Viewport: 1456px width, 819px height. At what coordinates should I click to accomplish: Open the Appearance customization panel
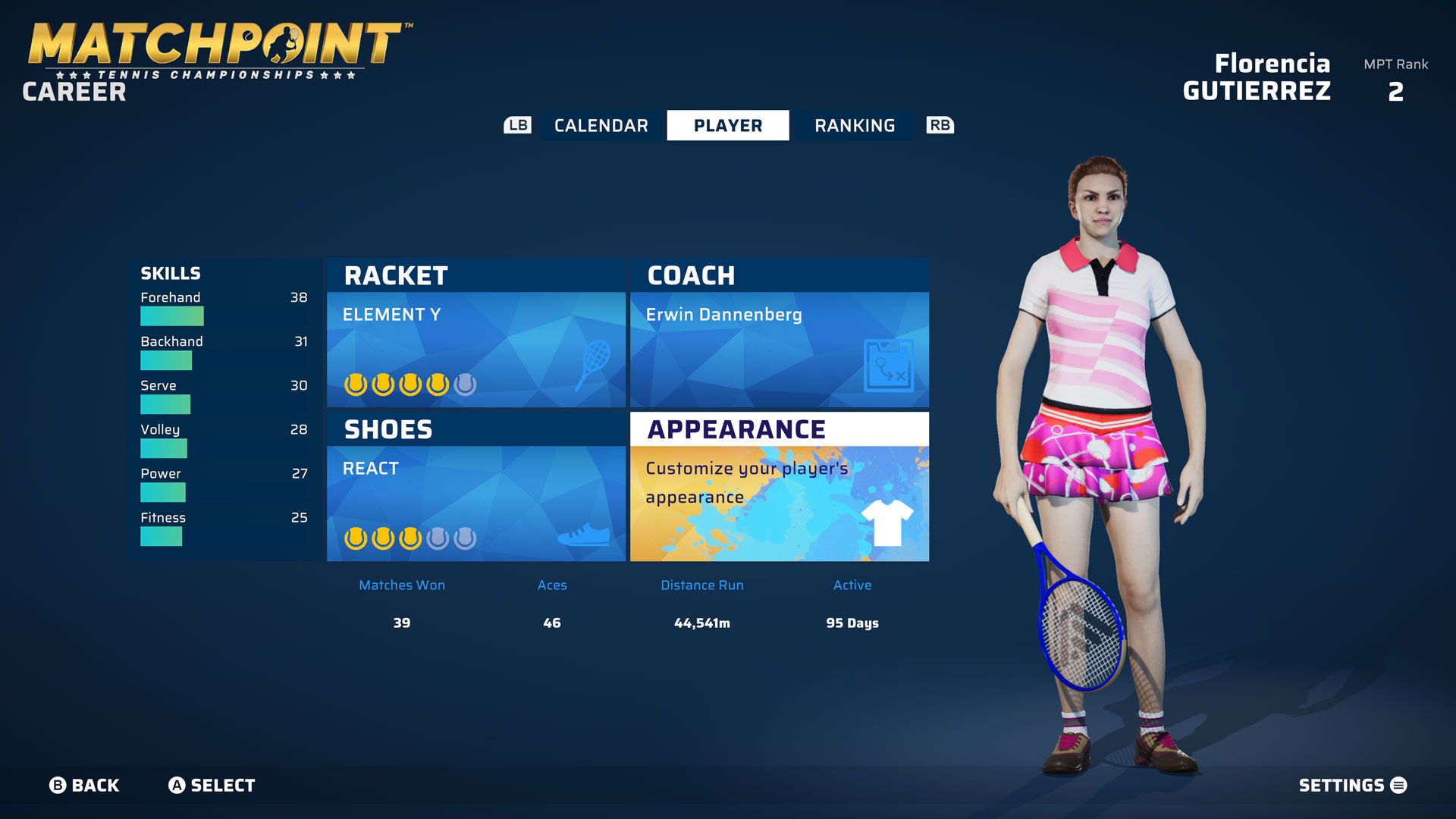pyautogui.click(x=779, y=488)
